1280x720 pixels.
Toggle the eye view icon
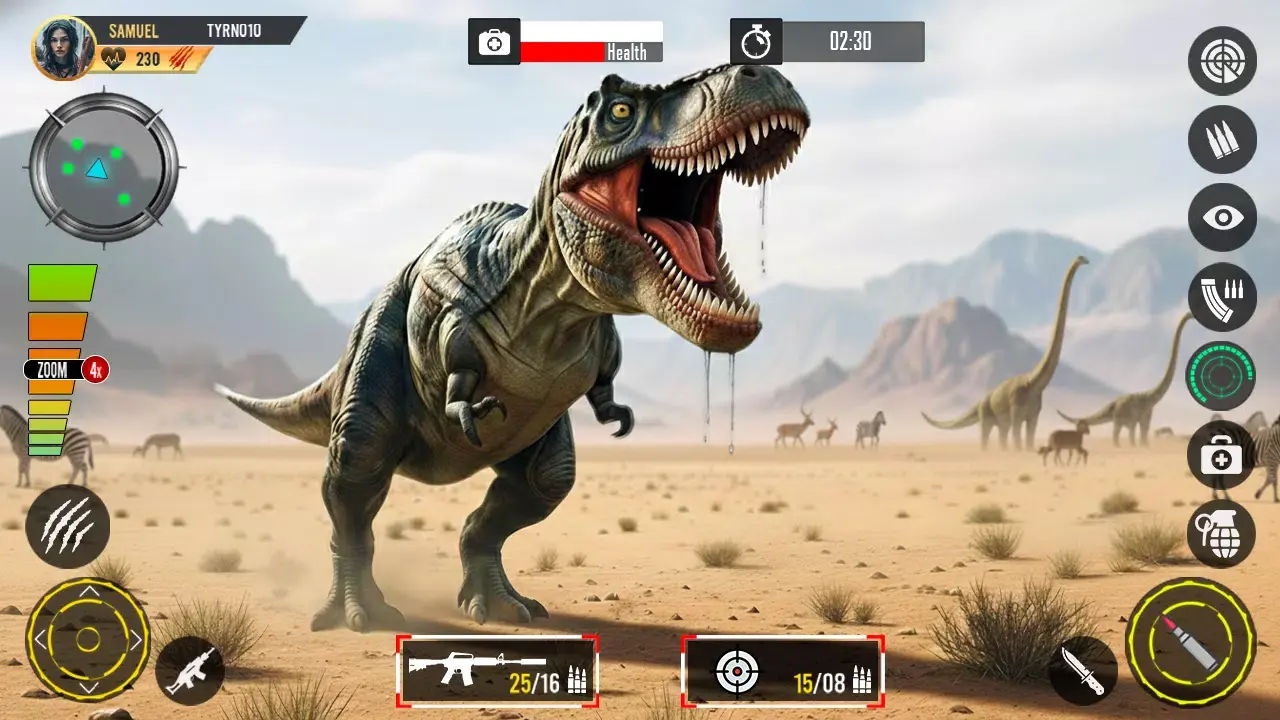point(1221,218)
